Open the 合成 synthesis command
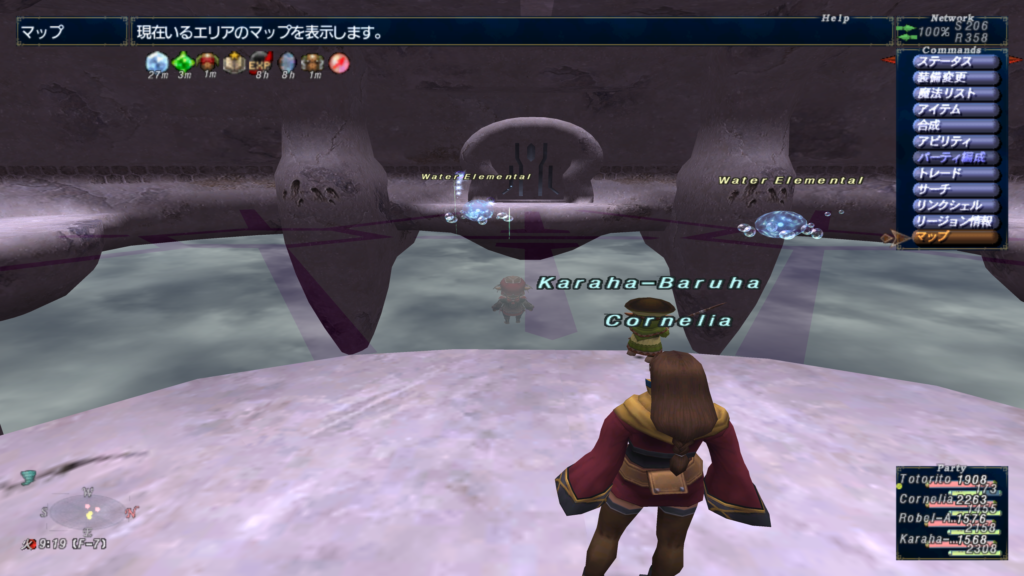The image size is (1024, 576). pos(955,125)
